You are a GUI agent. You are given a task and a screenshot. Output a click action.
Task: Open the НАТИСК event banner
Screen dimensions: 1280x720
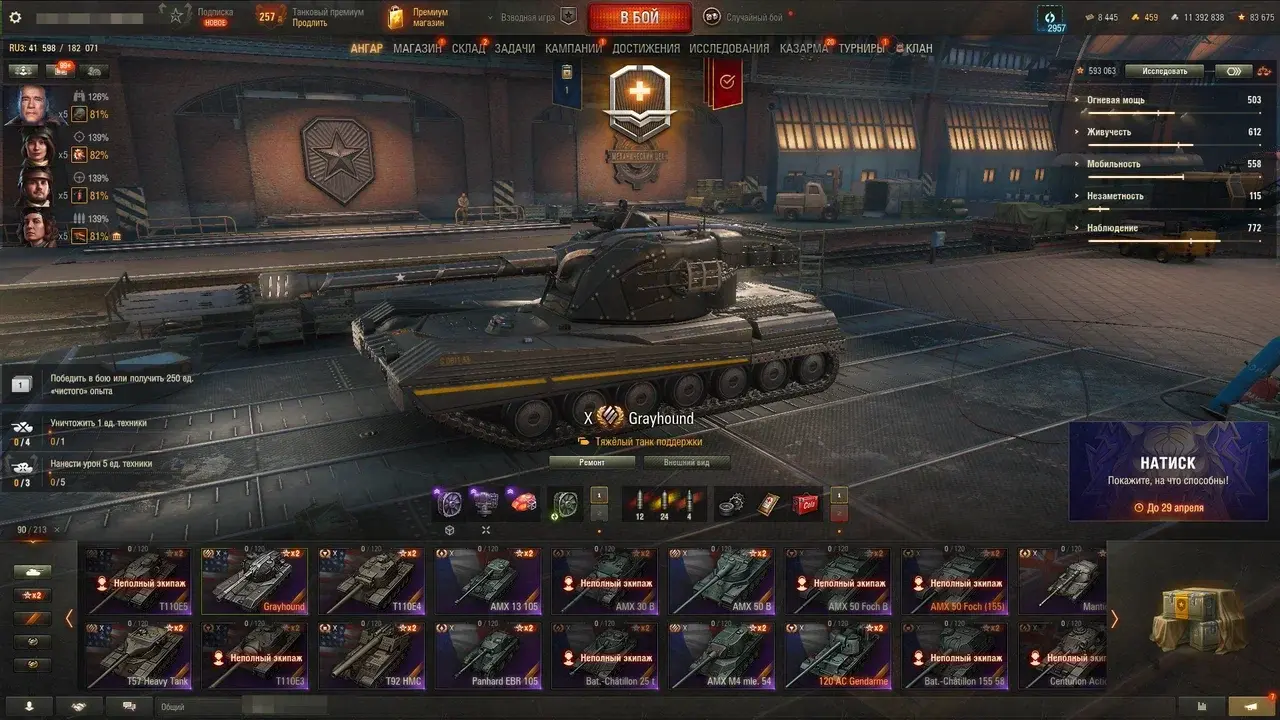(x=1168, y=471)
